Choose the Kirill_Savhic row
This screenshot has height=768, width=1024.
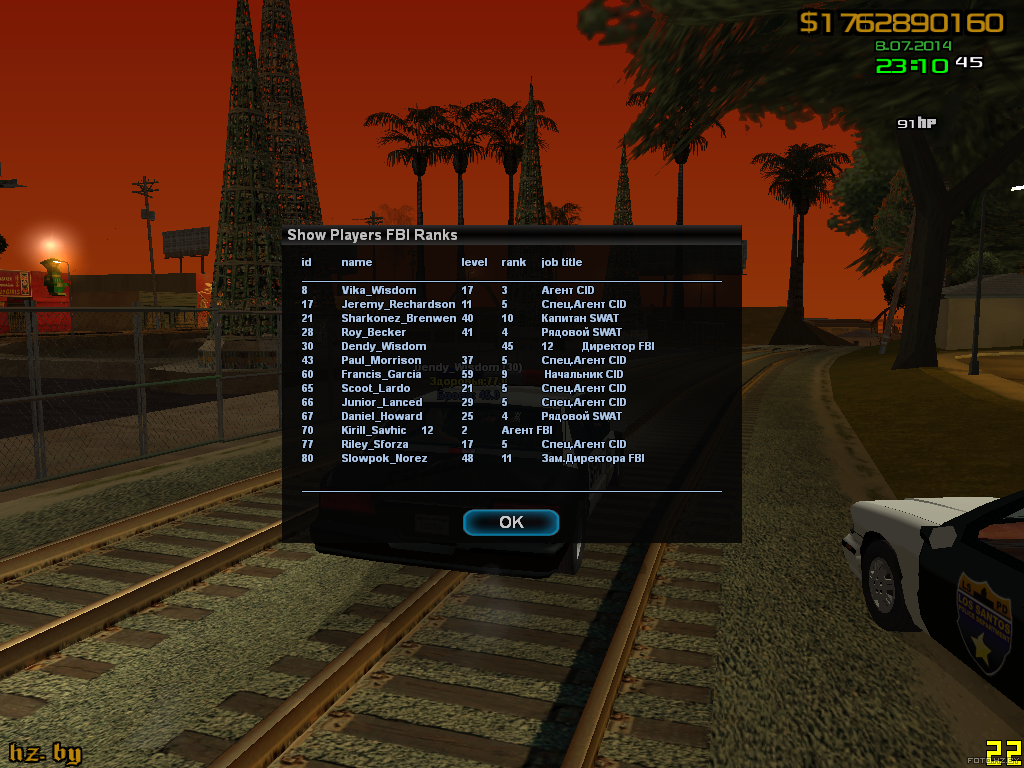click(x=373, y=430)
